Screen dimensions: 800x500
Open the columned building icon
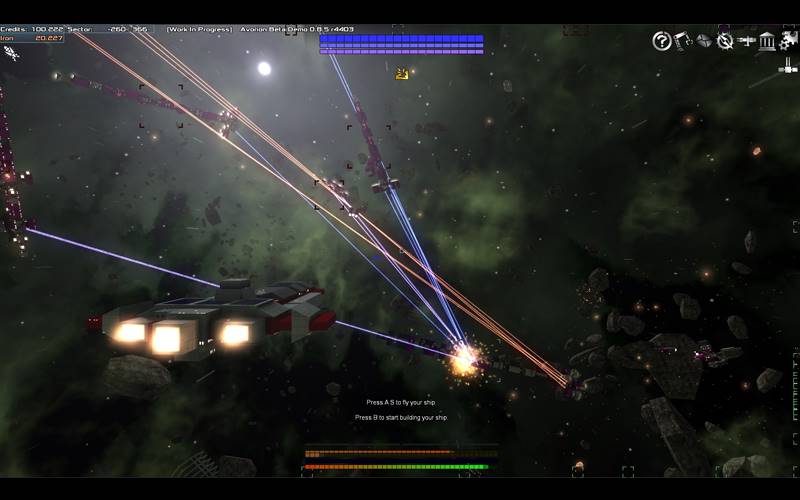click(768, 41)
